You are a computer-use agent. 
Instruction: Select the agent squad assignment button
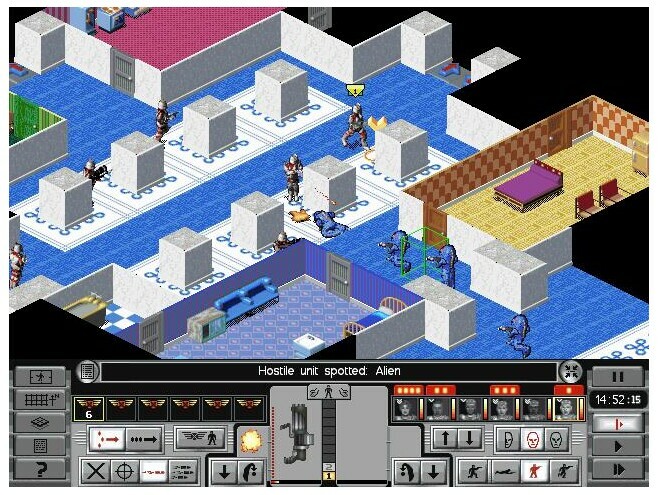(200, 438)
